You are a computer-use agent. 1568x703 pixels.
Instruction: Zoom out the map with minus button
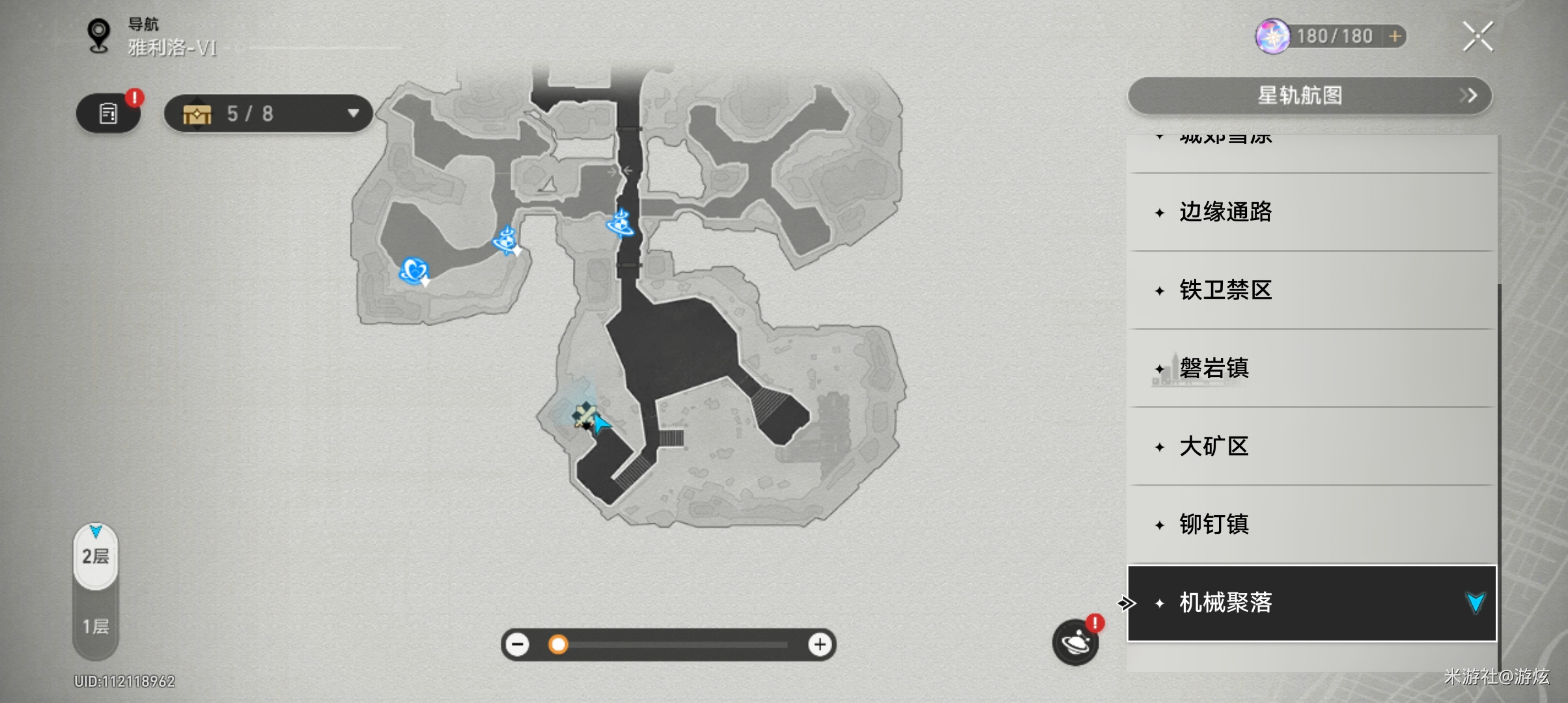pyautogui.click(x=518, y=644)
